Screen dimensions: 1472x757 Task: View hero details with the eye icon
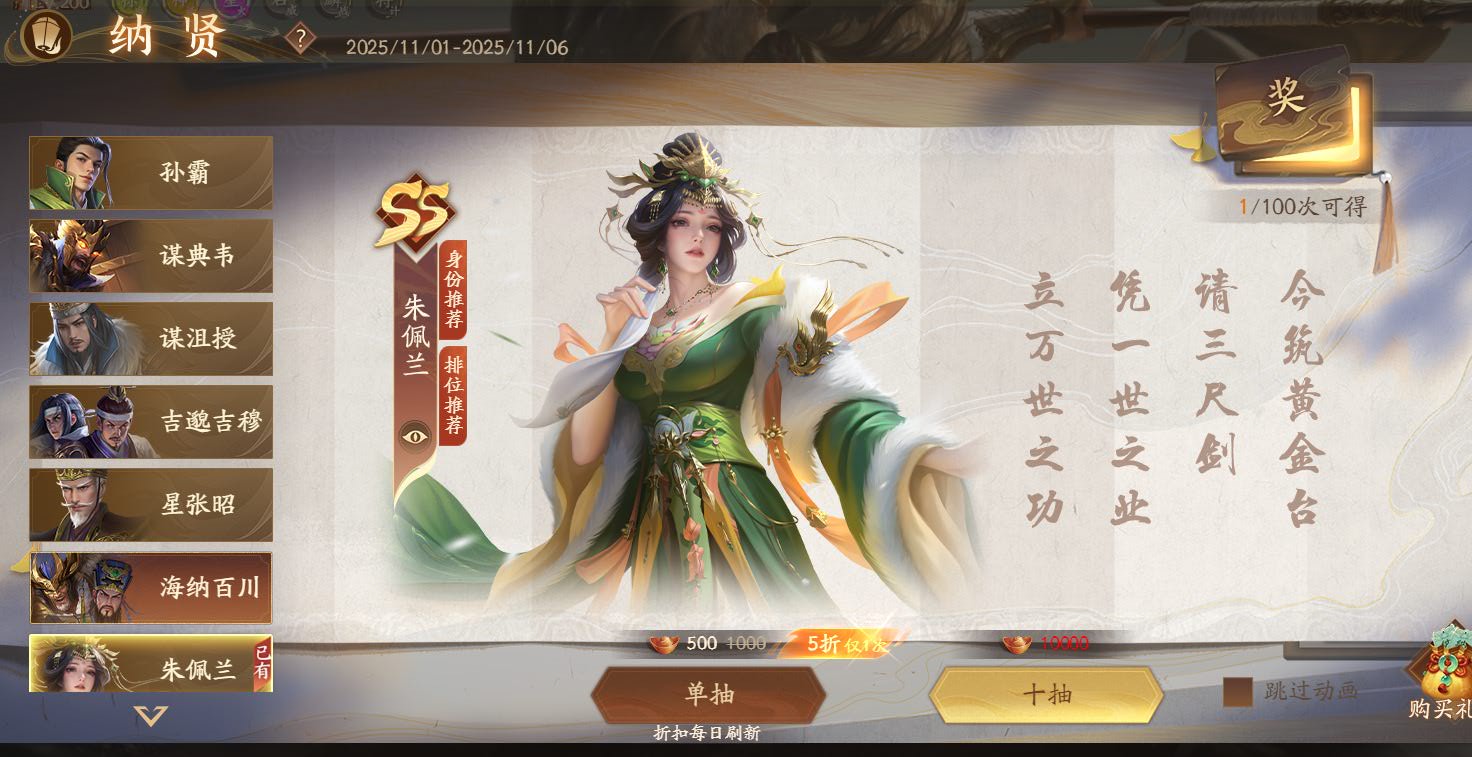(415, 435)
